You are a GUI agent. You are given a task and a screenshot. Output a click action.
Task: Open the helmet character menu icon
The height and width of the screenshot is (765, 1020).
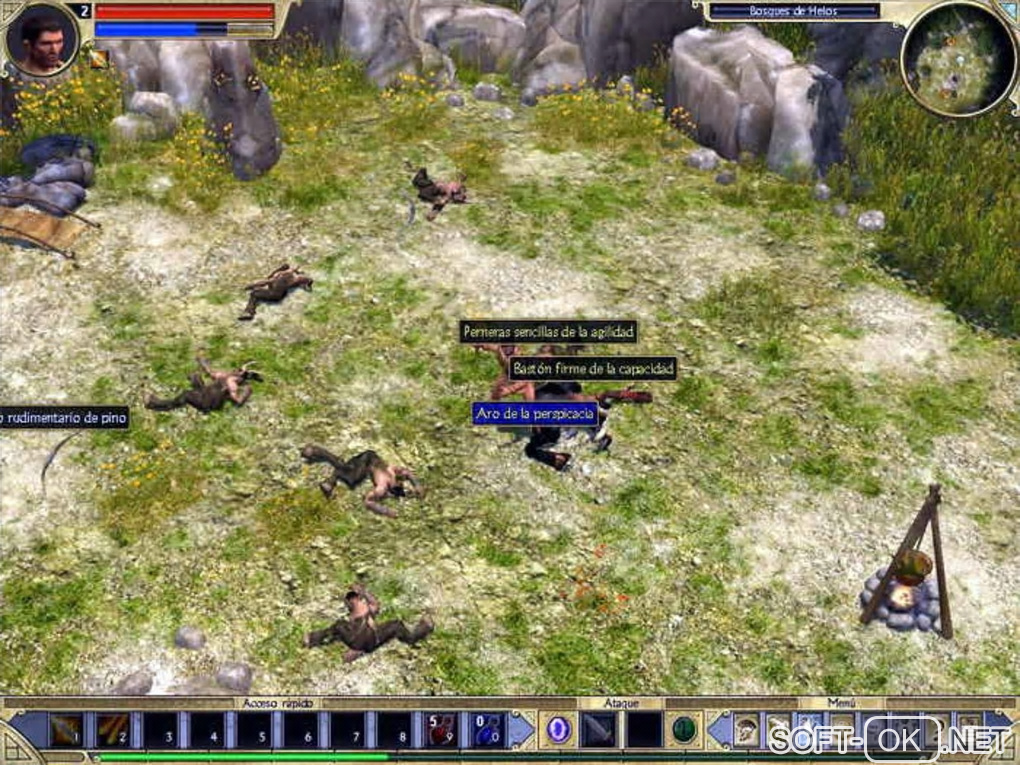747,730
